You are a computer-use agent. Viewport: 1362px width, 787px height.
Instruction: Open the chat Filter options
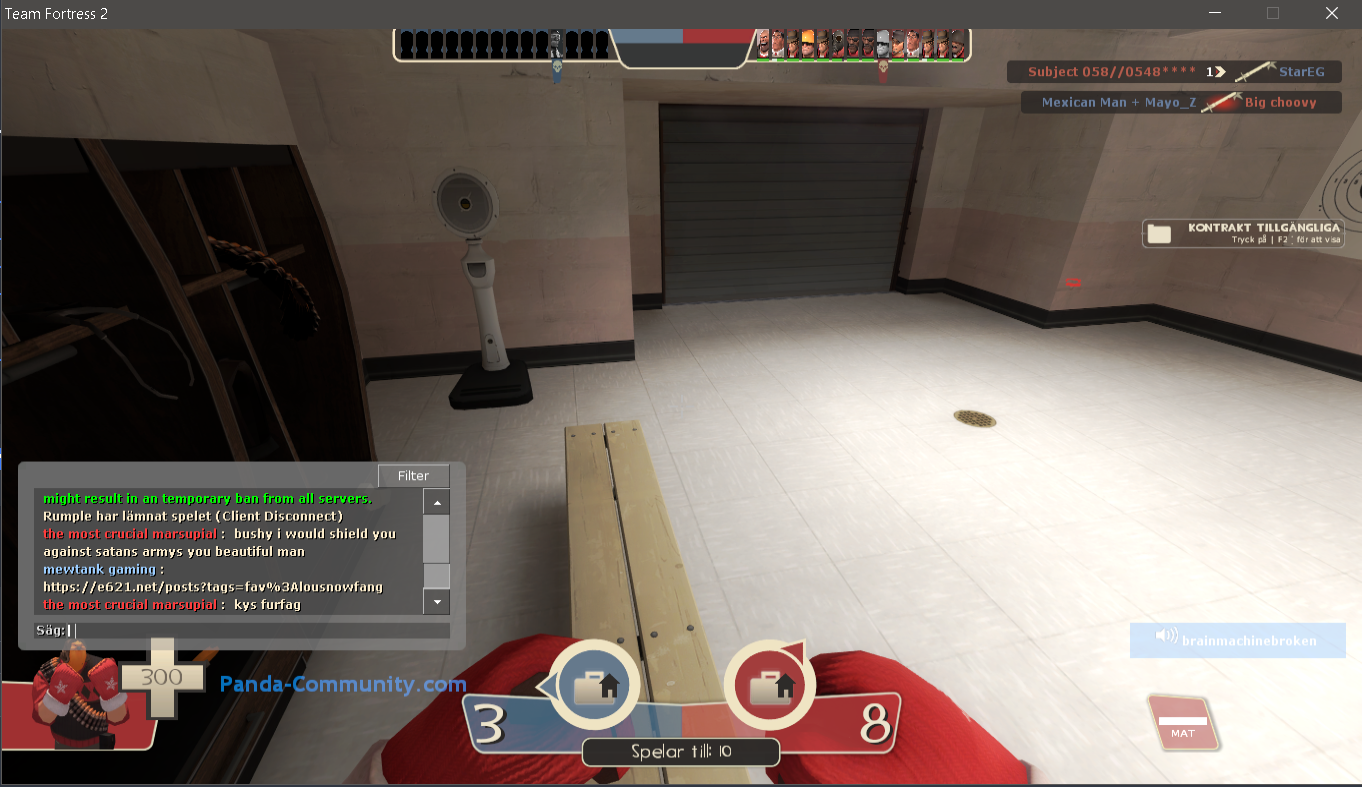(413, 476)
